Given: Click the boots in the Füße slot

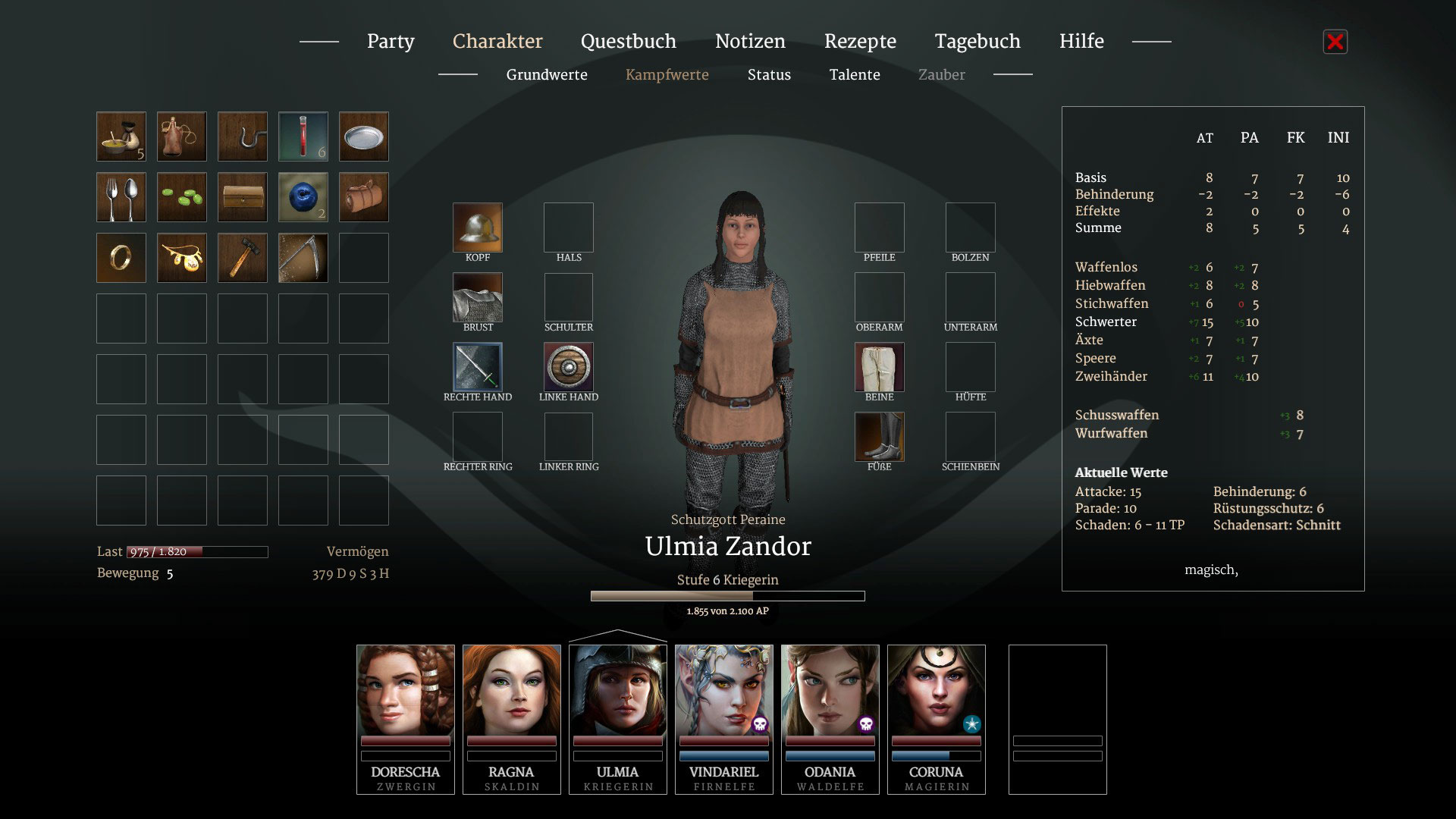Looking at the screenshot, I should click(x=880, y=437).
